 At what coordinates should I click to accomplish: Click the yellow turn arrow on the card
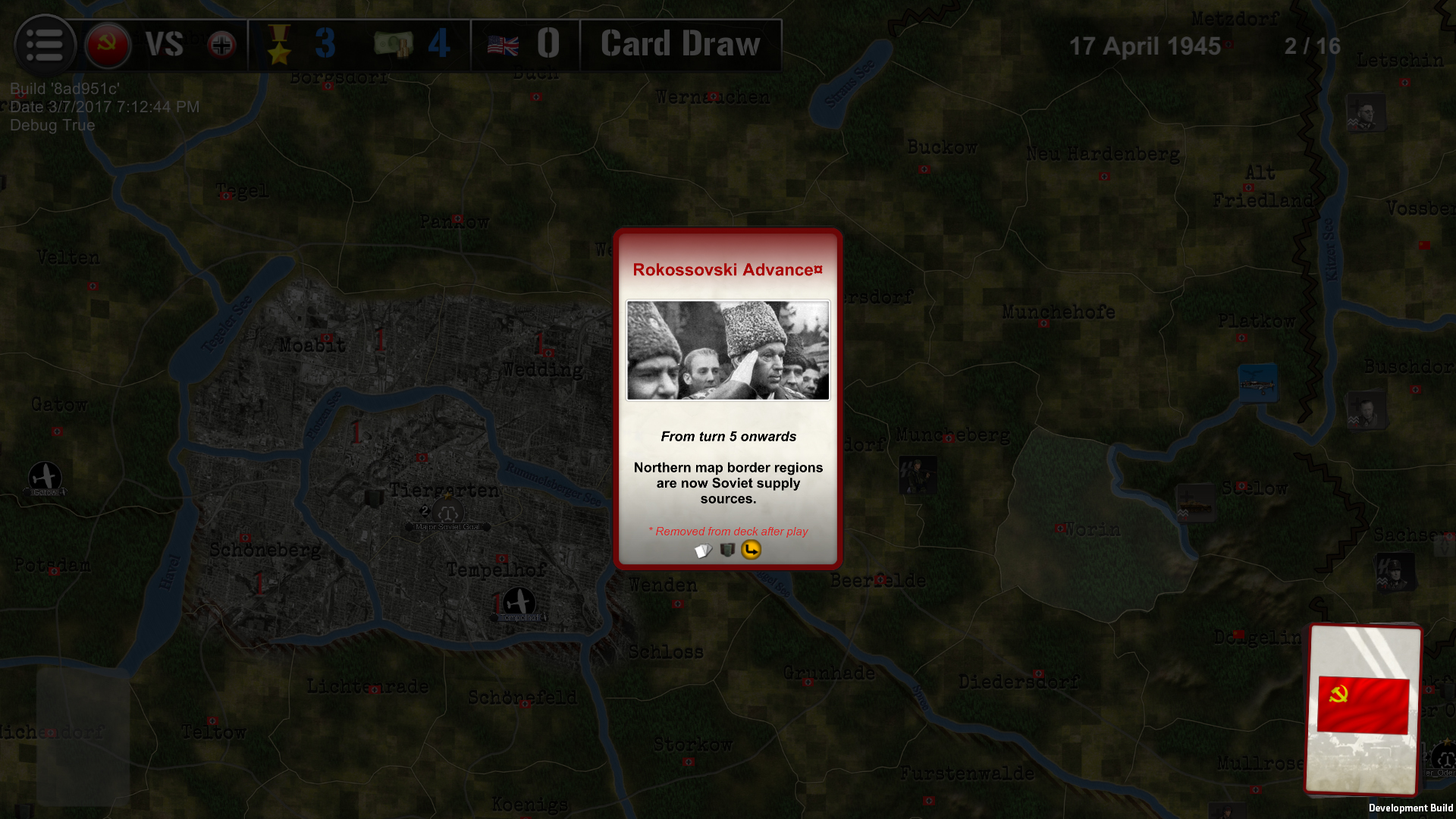(750, 550)
